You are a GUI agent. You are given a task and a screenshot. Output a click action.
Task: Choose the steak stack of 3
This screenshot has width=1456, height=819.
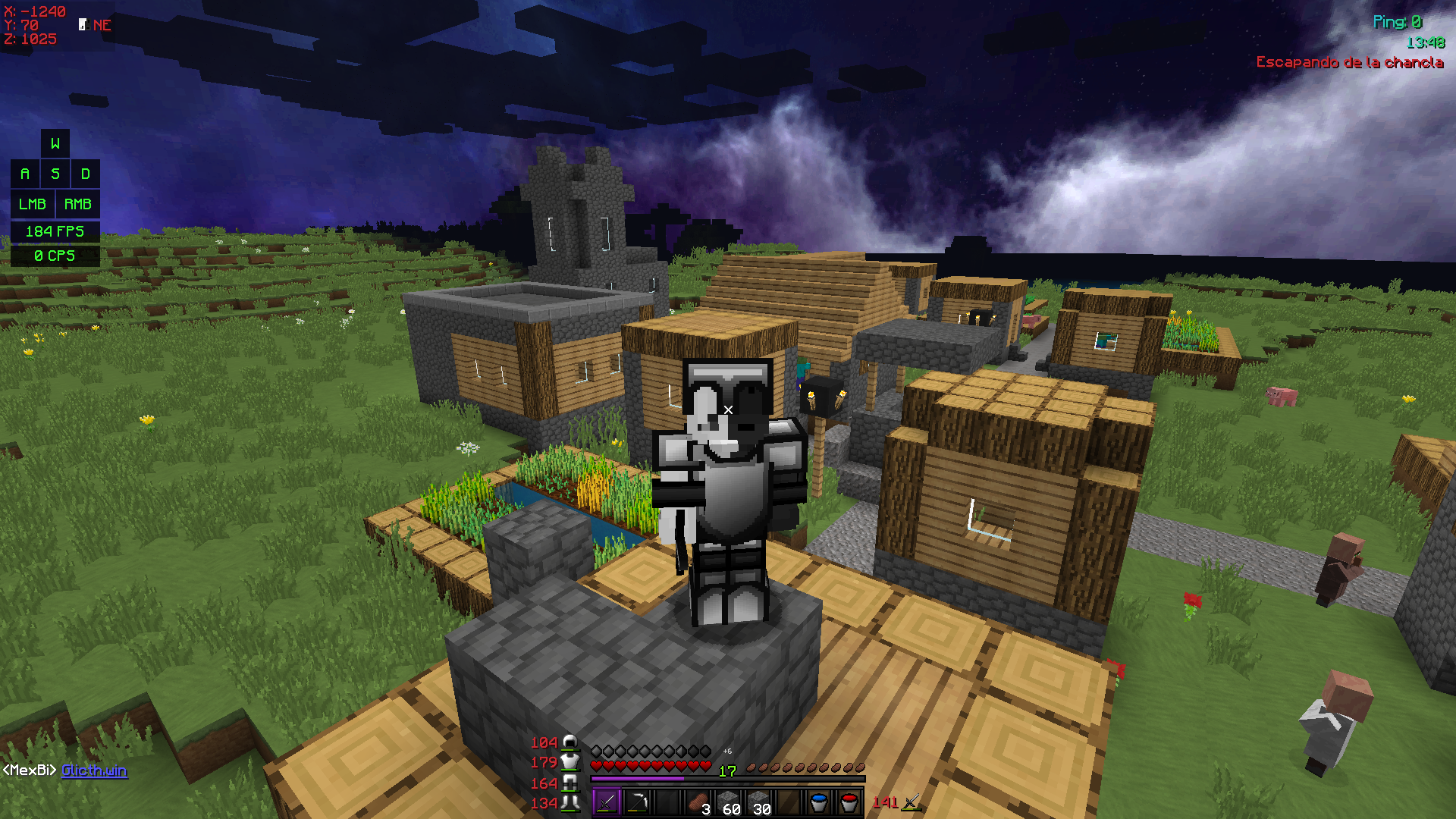[x=698, y=802]
